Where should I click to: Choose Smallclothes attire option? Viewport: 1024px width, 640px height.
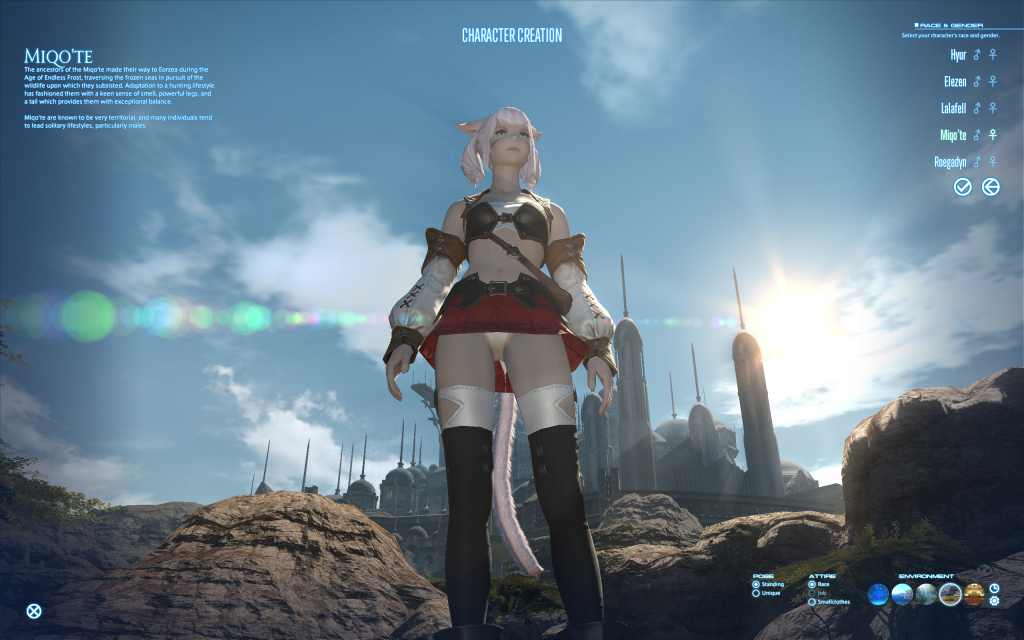click(812, 603)
